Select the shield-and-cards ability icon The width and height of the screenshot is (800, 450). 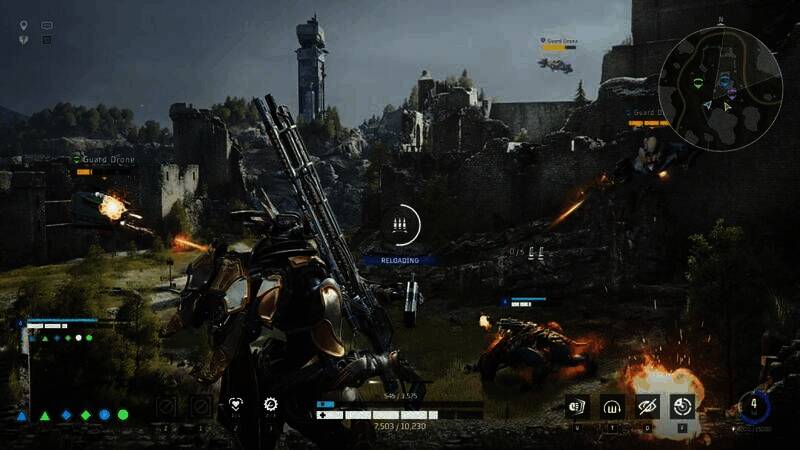click(577, 405)
